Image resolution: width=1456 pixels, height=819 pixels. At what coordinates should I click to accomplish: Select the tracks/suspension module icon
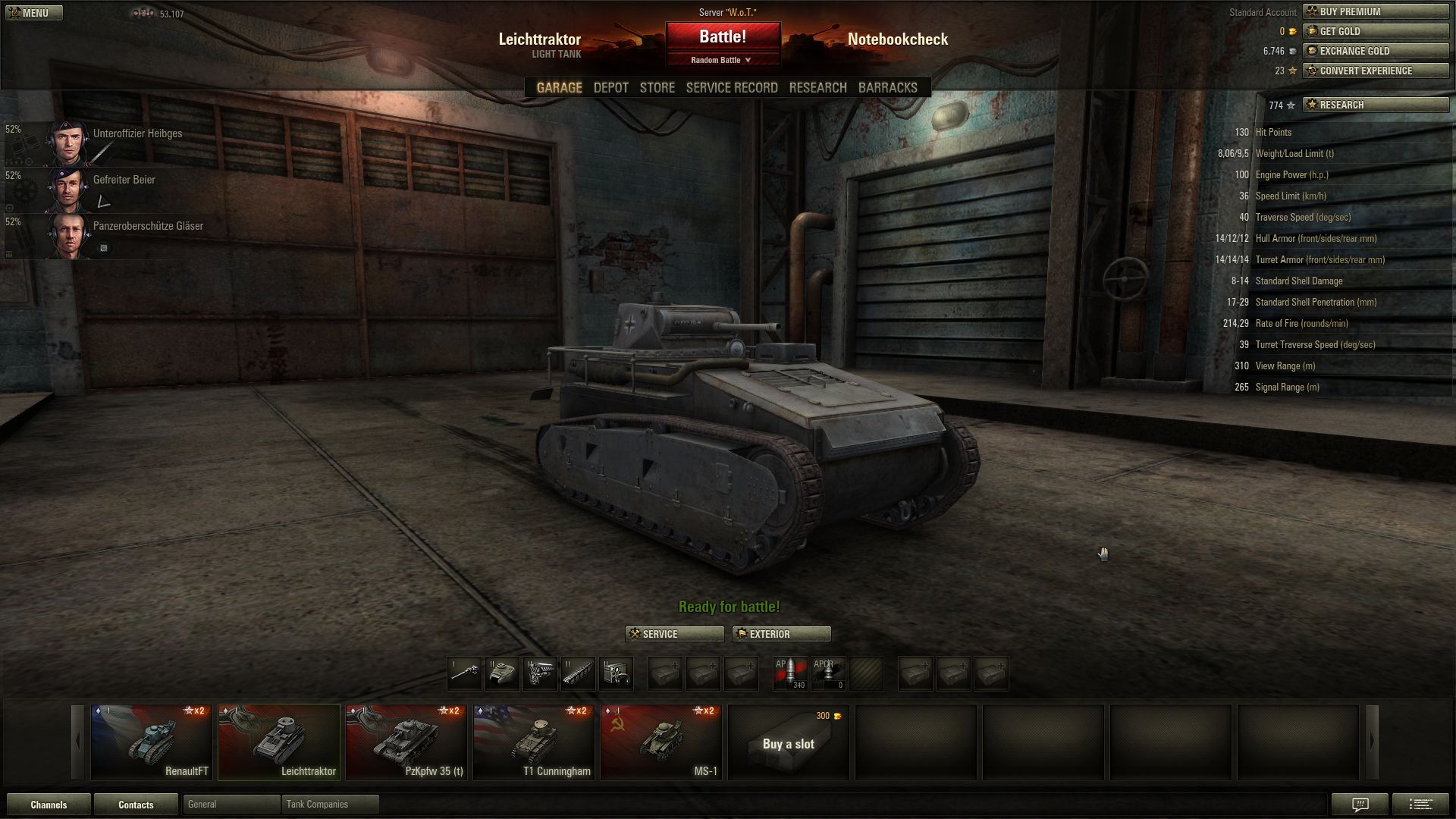tap(578, 673)
